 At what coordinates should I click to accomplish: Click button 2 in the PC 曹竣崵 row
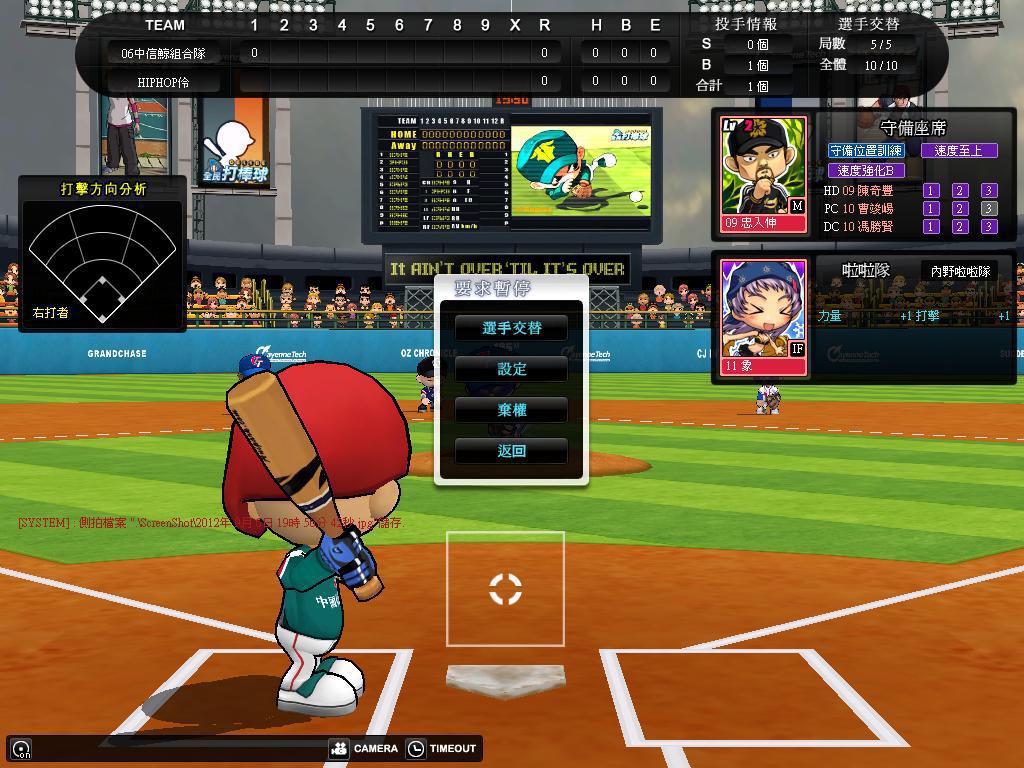pyautogui.click(x=960, y=209)
